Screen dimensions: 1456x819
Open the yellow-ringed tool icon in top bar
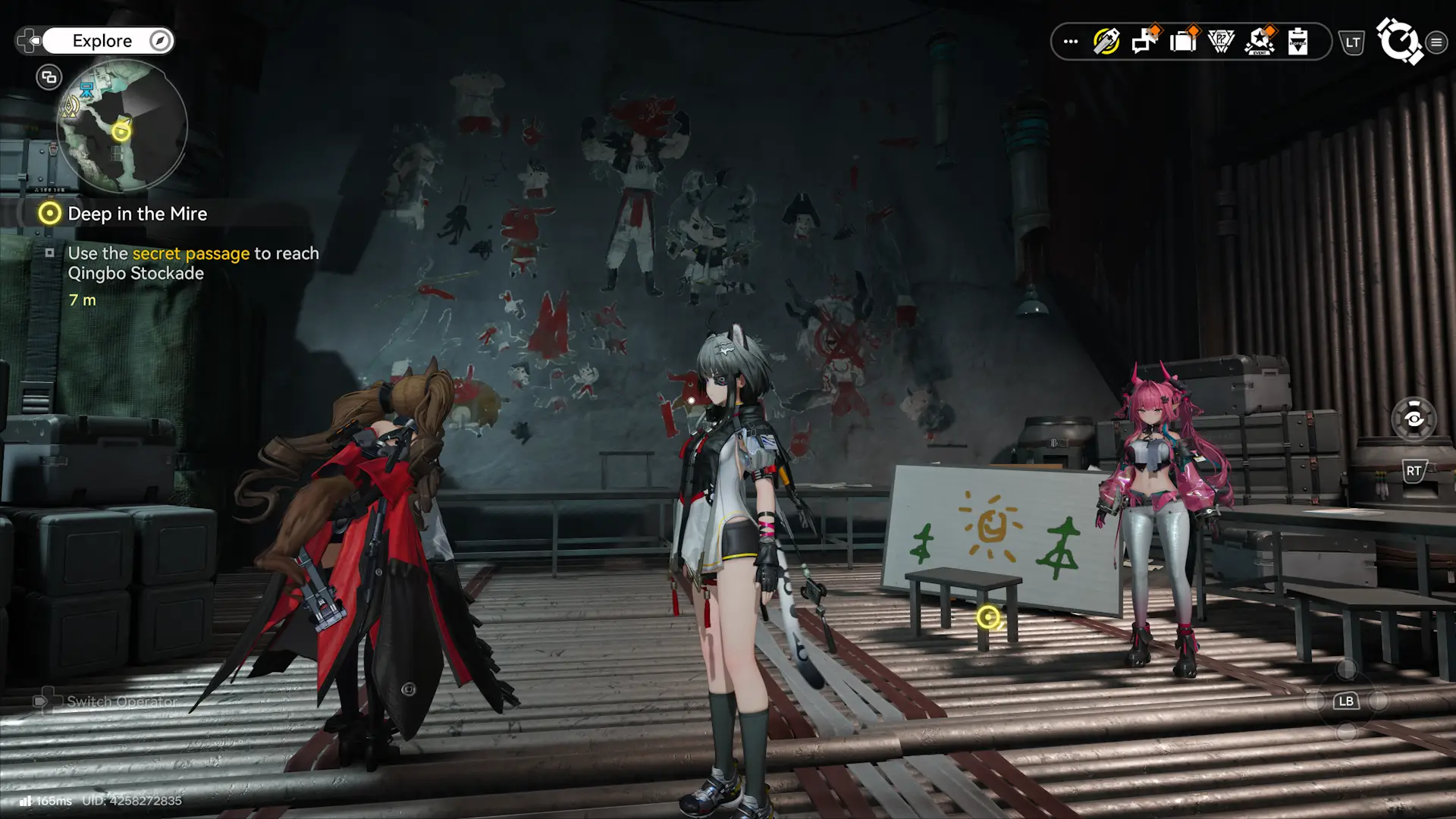[1106, 42]
